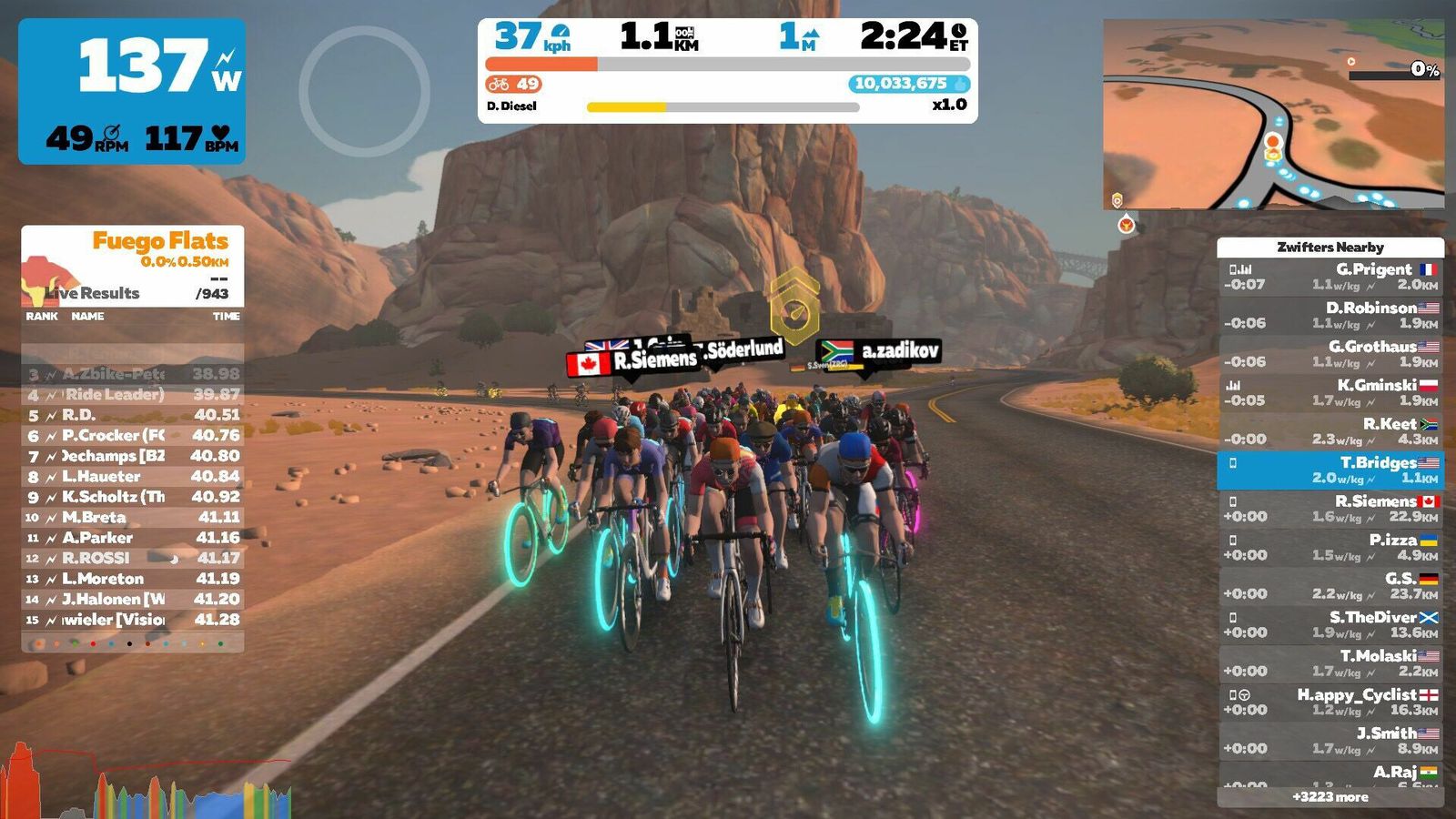The image size is (1456, 819).
Task: Click highlighted T.Bridges rider row
Action: [x=1330, y=470]
